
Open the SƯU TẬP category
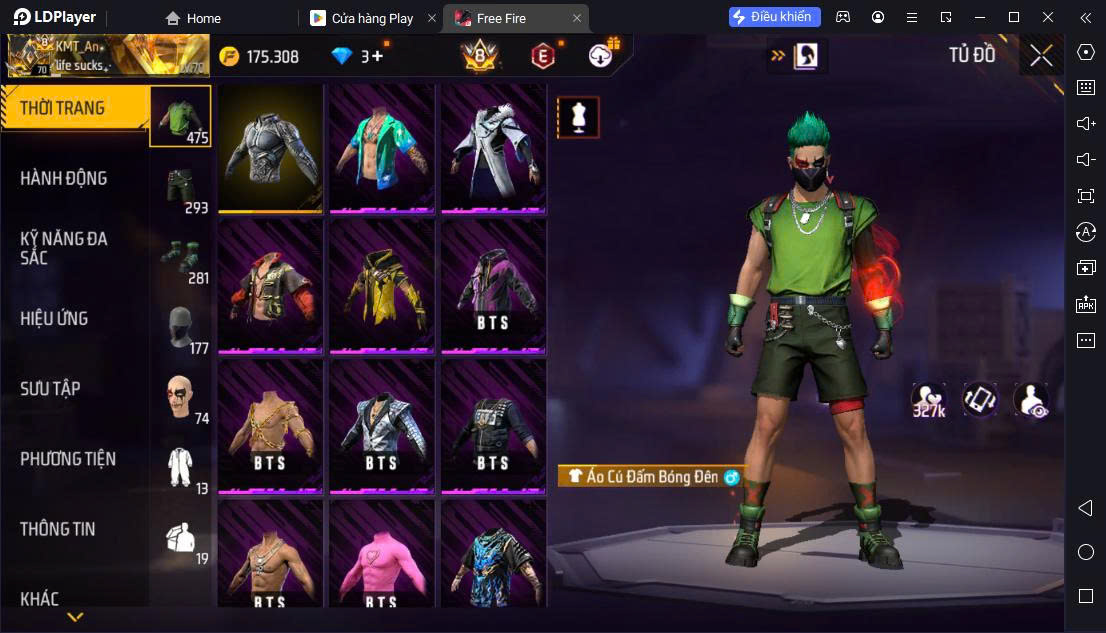click(x=50, y=388)
